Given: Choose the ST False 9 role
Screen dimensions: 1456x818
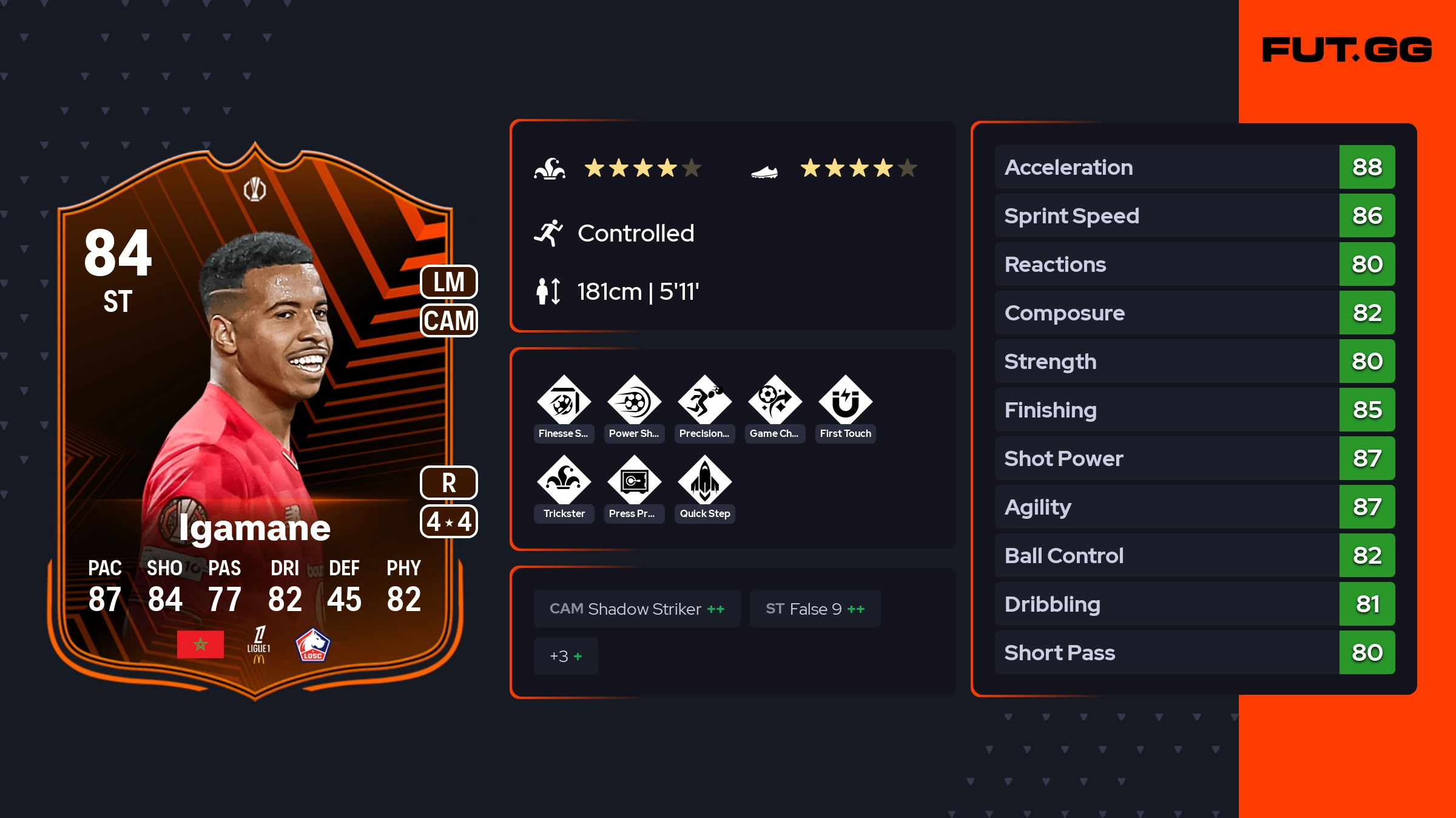Looking at the screenshot, I should 815,609.
